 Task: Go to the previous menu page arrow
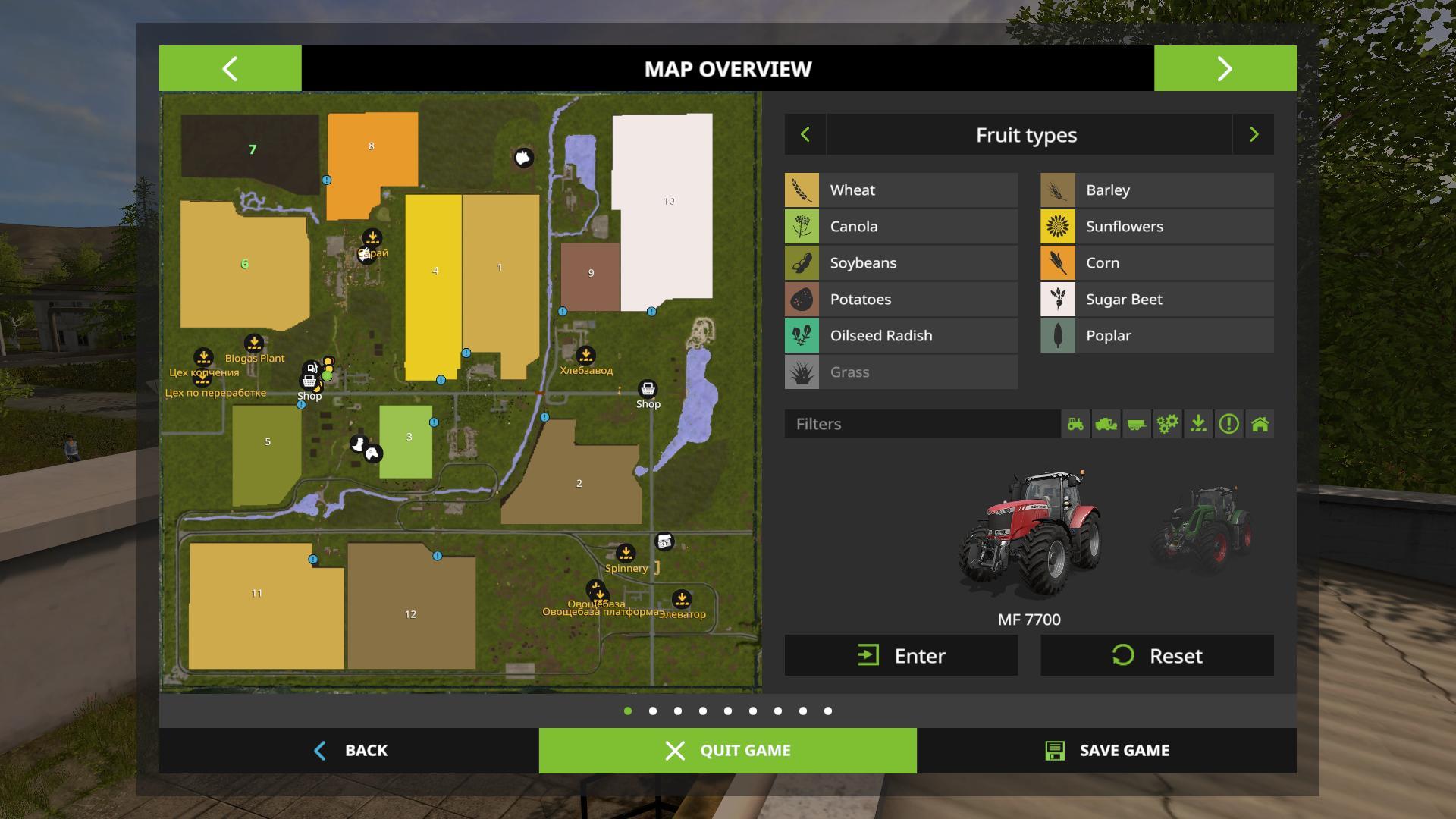(x=230, y=68)
